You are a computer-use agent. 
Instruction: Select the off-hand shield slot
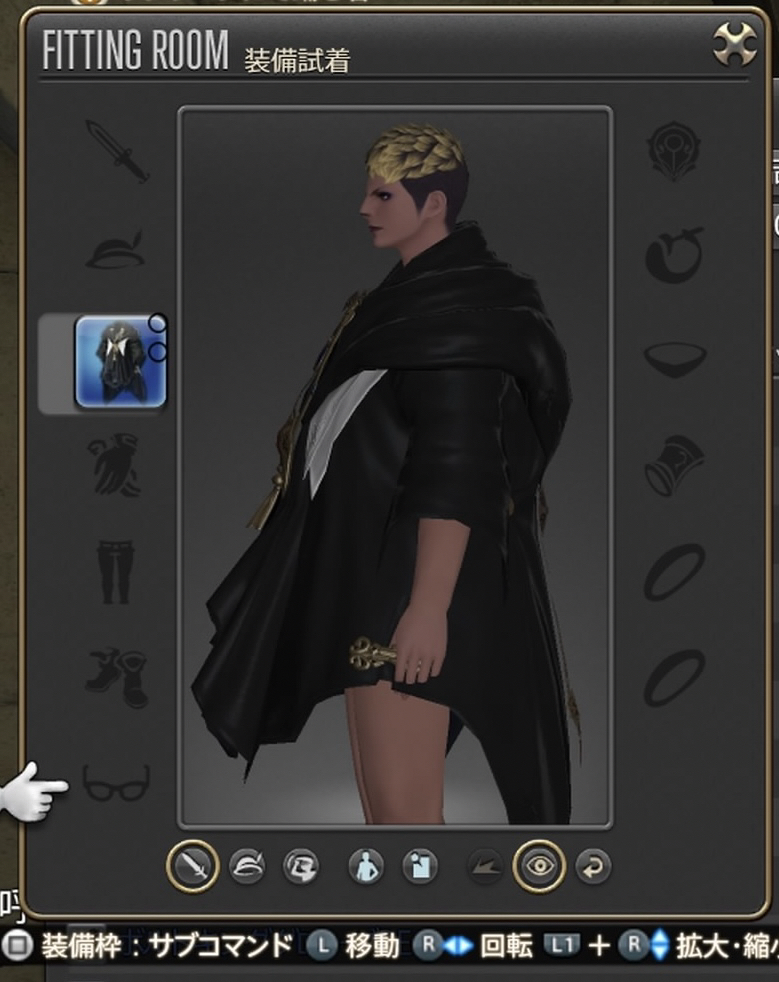coord(674,151)
